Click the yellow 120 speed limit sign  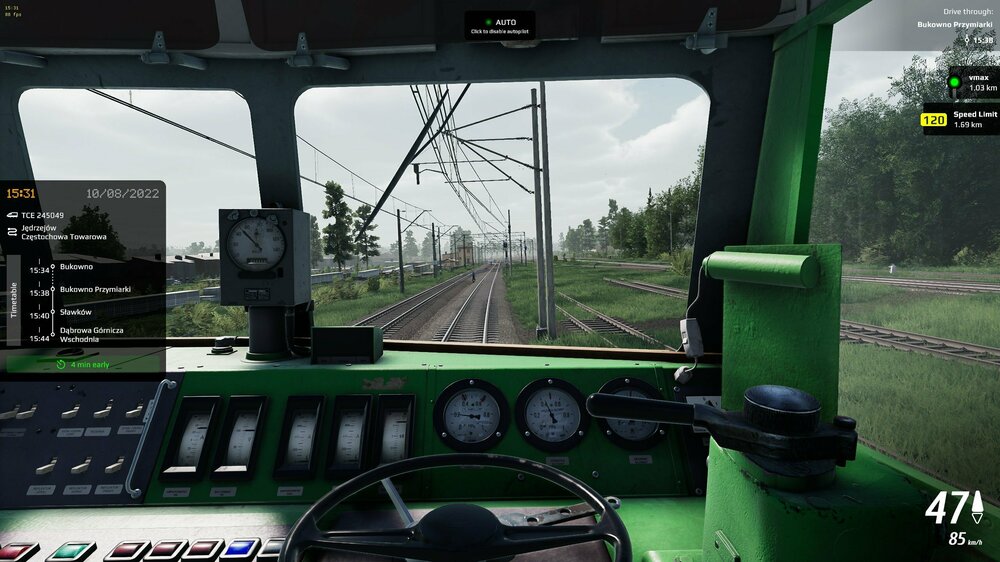tap(934, 120)
